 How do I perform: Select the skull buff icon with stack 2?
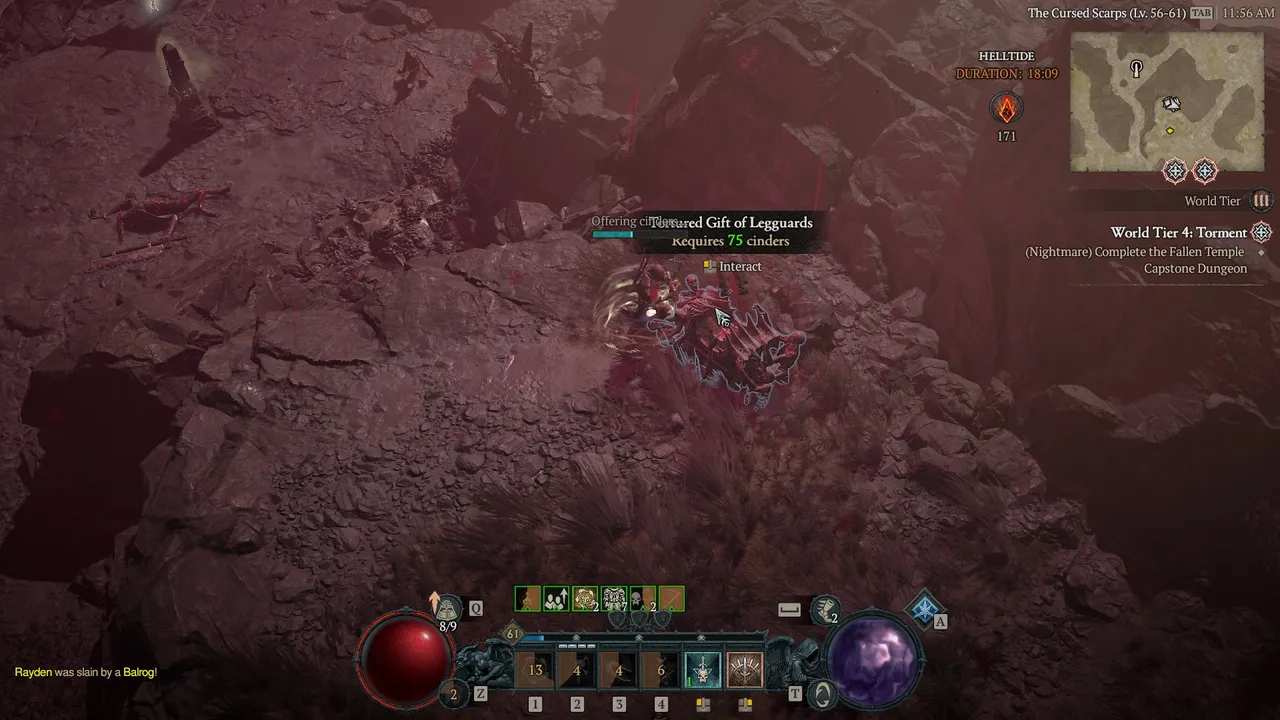[643, 599]
